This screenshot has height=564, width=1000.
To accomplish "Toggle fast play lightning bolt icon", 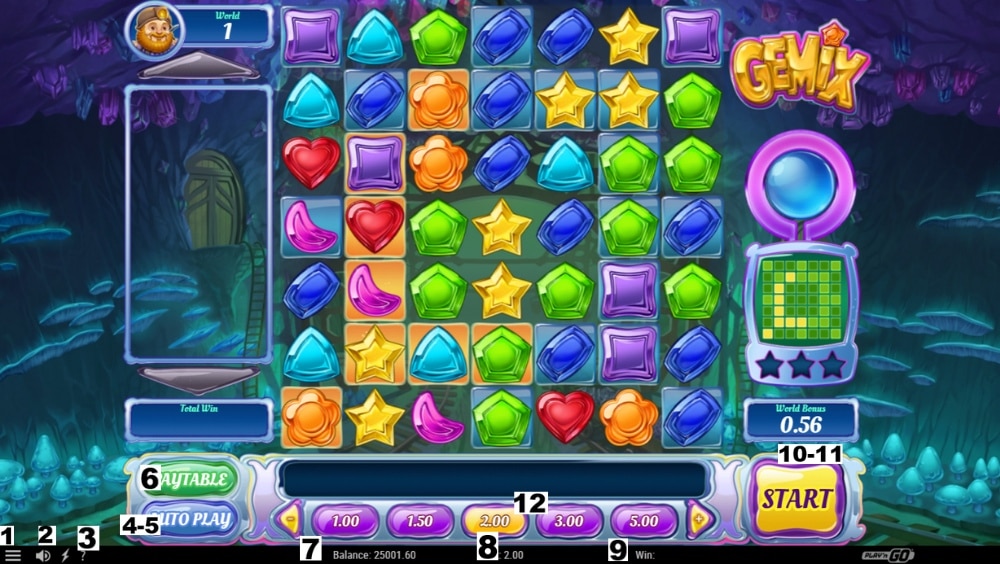I will coord(65,555).
